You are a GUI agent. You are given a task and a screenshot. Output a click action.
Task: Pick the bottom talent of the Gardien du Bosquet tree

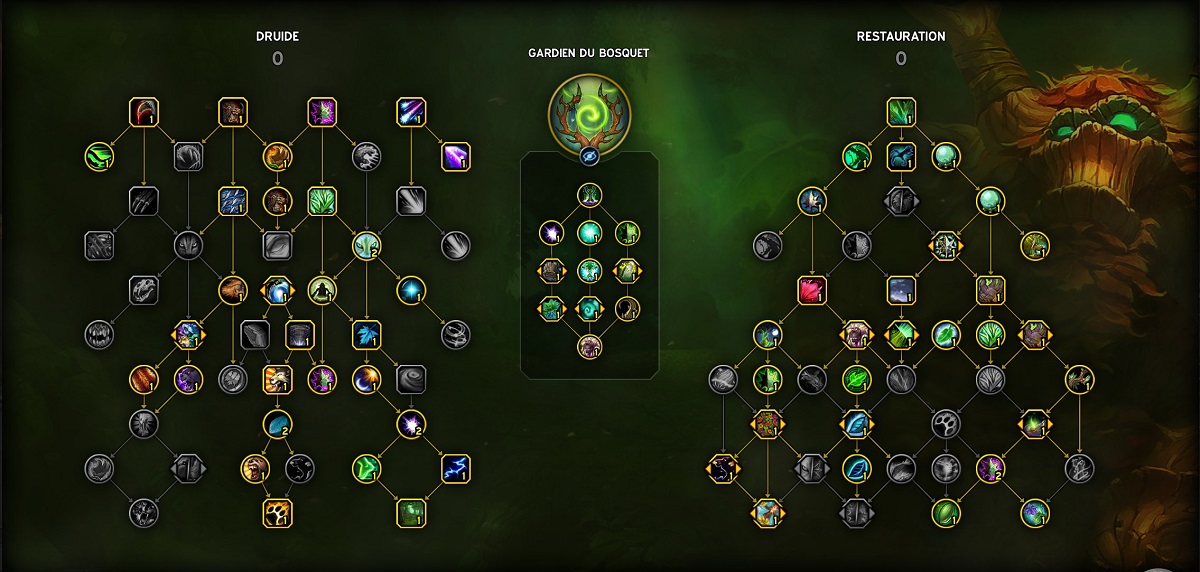[x=589, y=346]
